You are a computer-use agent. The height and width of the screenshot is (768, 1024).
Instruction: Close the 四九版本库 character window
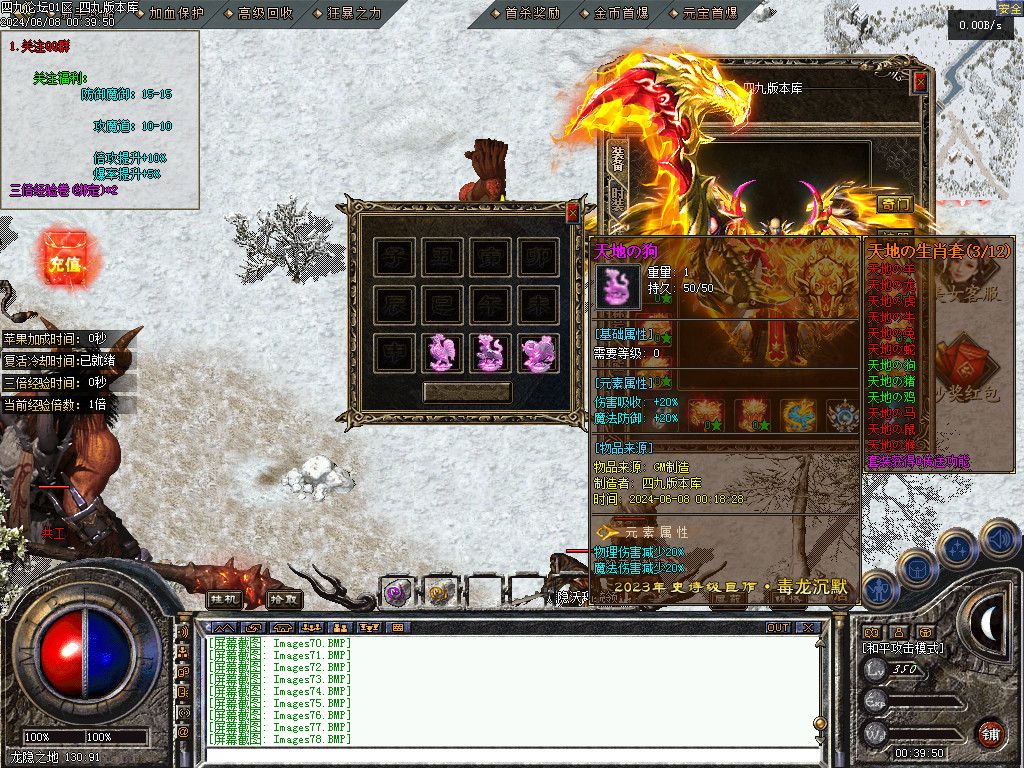click(920, 83)
